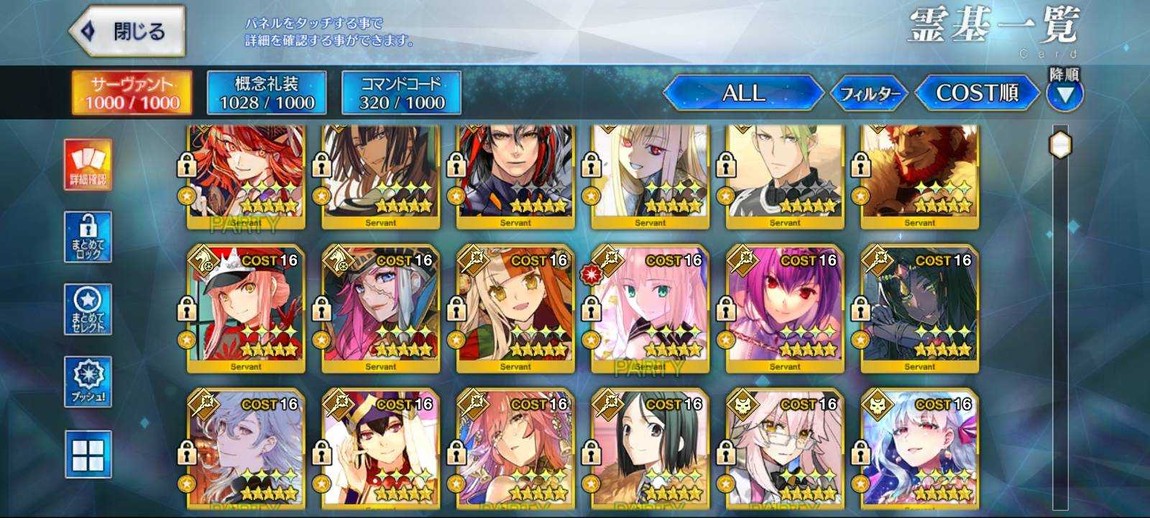Change sorting via COST順 button

976,93
